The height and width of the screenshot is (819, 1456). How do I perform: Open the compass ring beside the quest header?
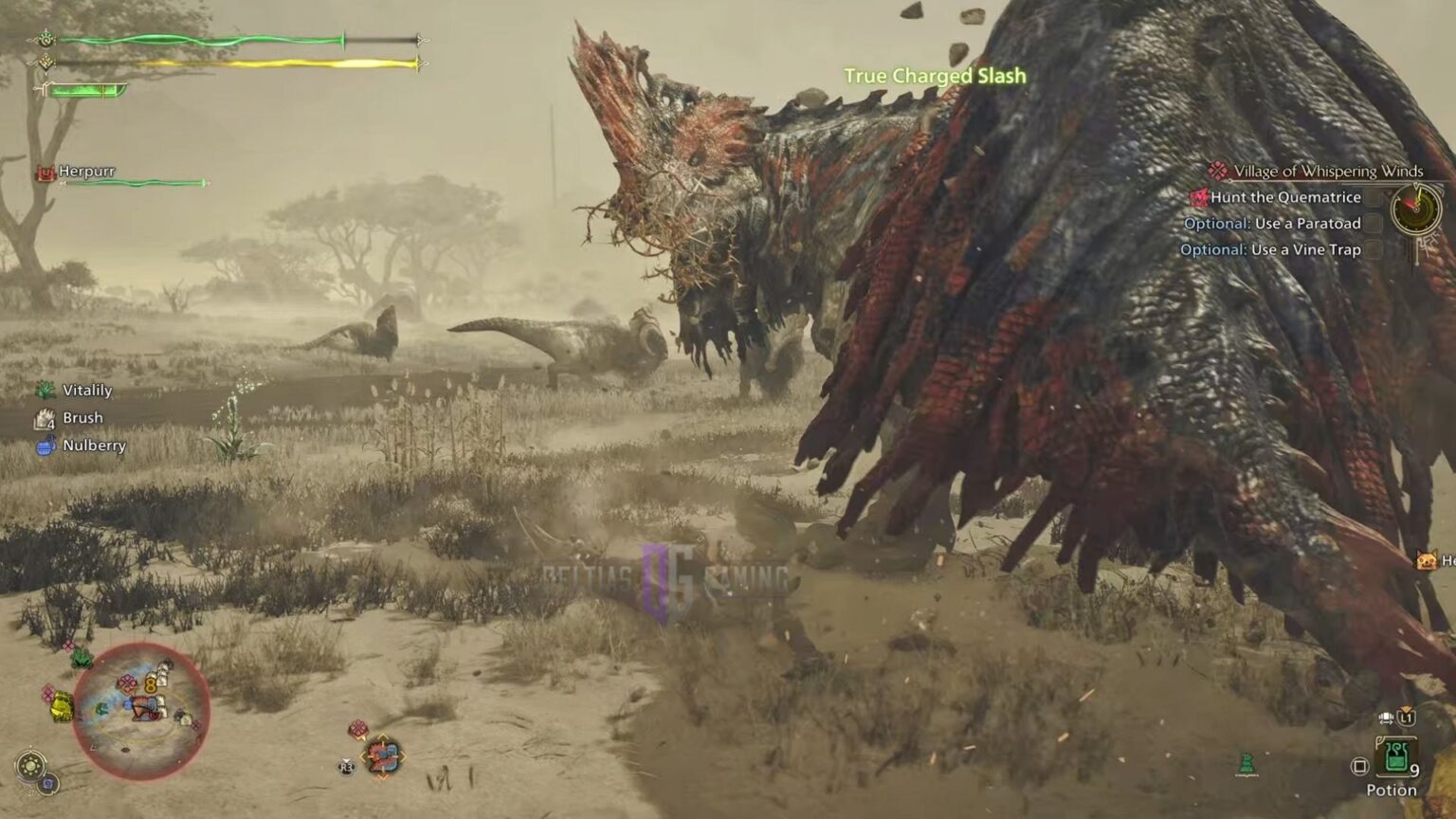1415,209
